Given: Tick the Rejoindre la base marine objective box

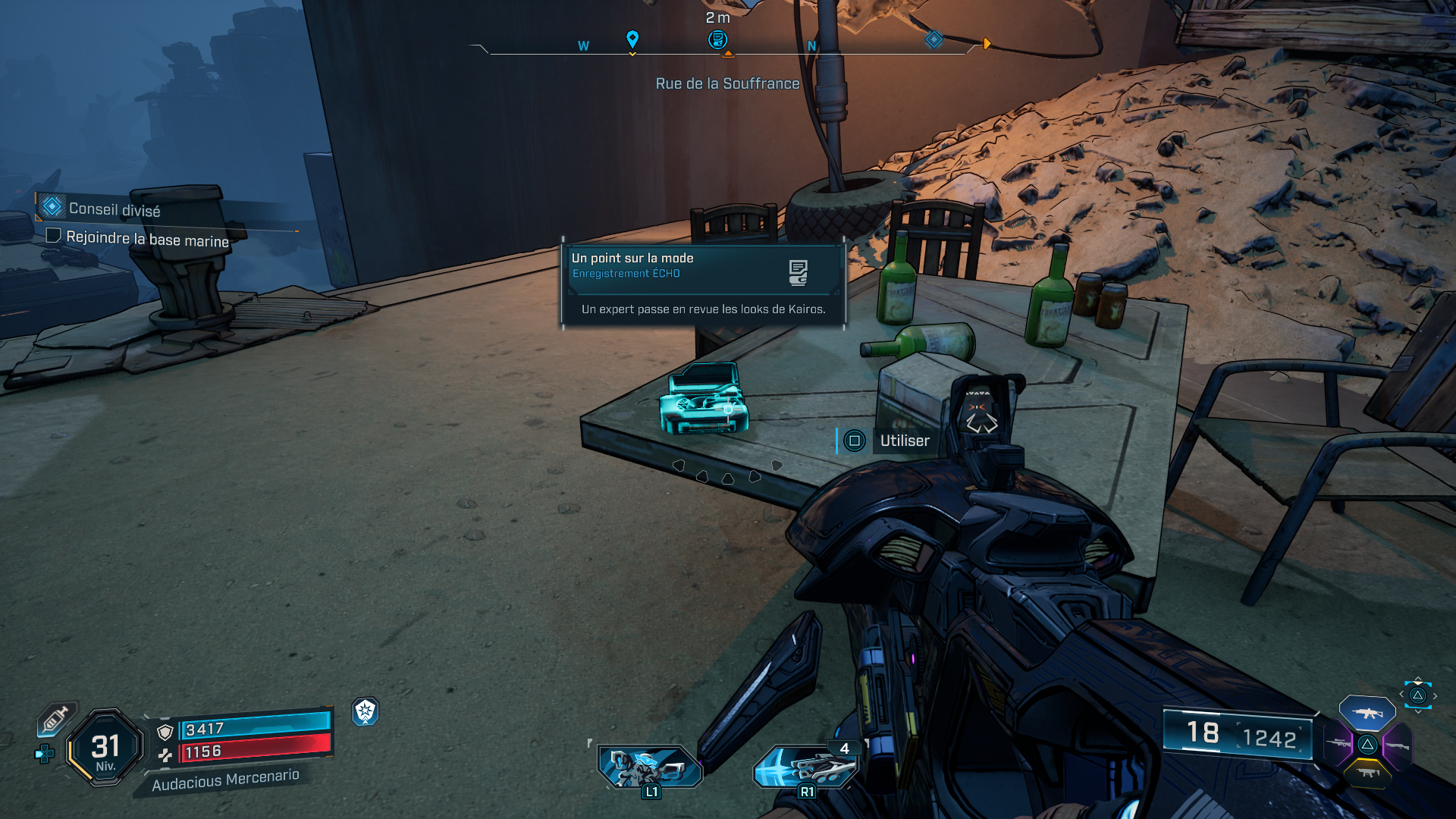Looking at the screenshot, I should coord(53,235).
